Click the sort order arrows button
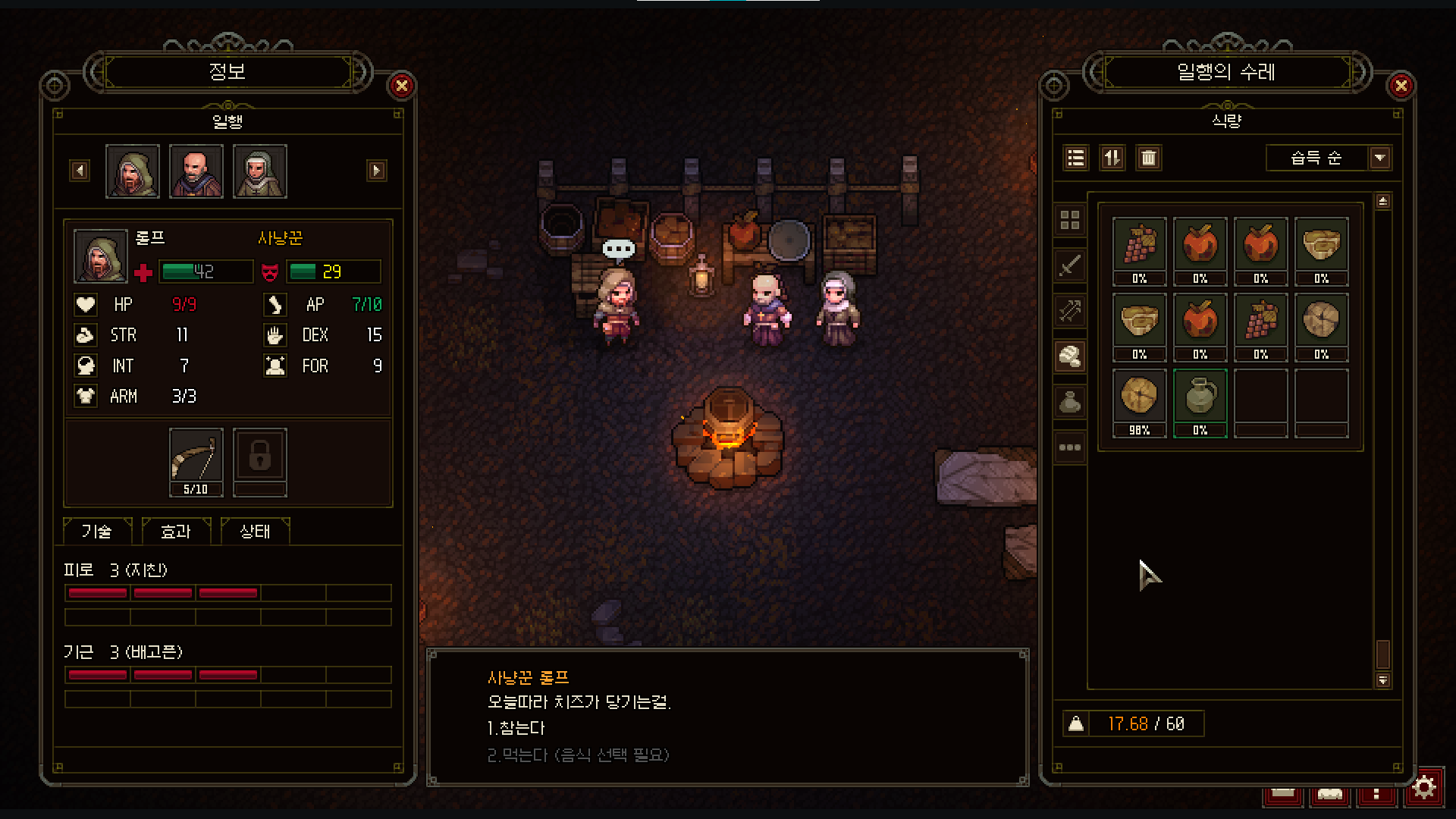Image resolution: width=1456 pixels, height=819 pixels. (x=1112, y=158)
